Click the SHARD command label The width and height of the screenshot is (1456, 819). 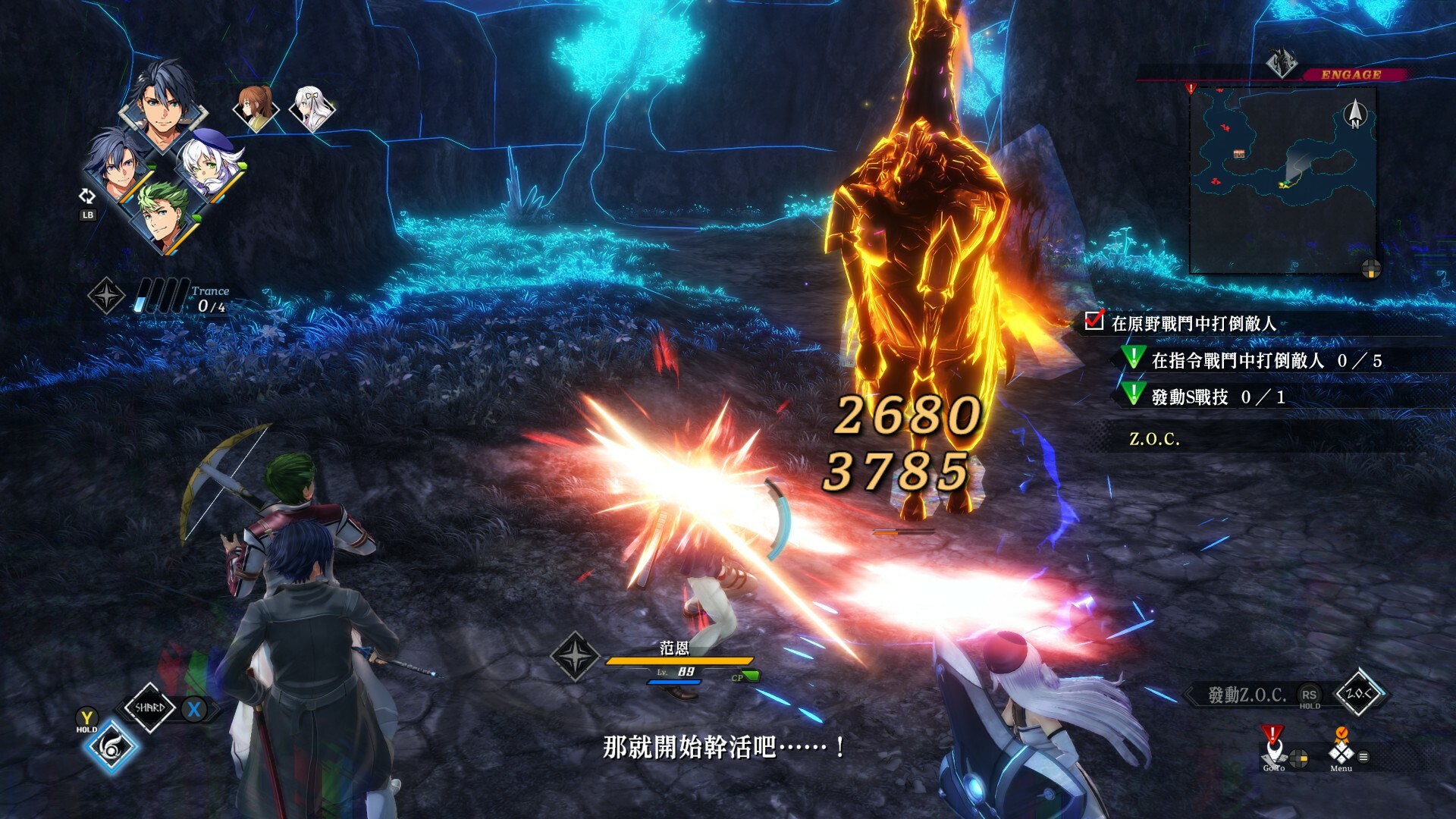[149, 708]
